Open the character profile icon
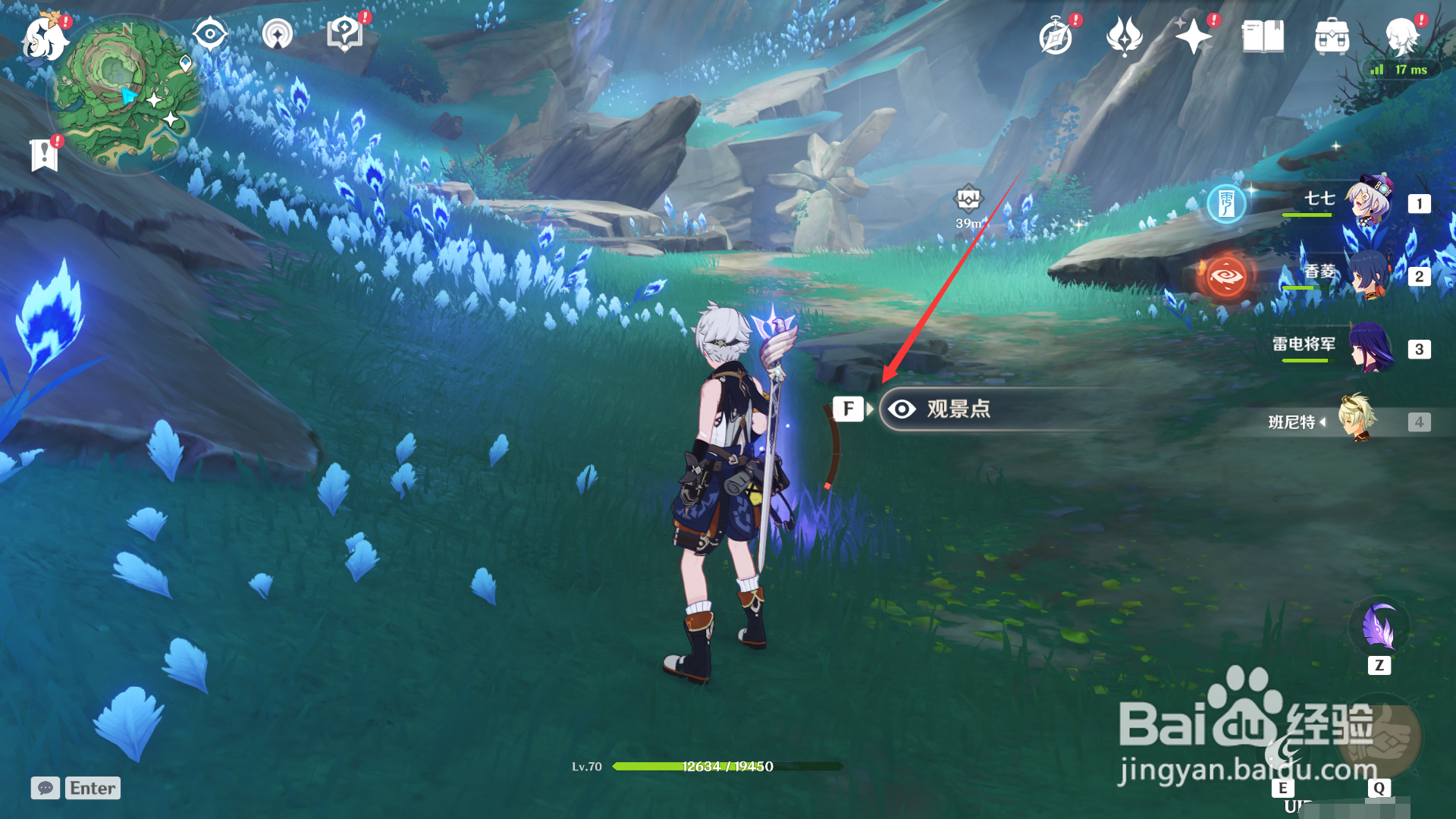Viewport: 1456px width, 819px height. click(x=1401, y=35)
